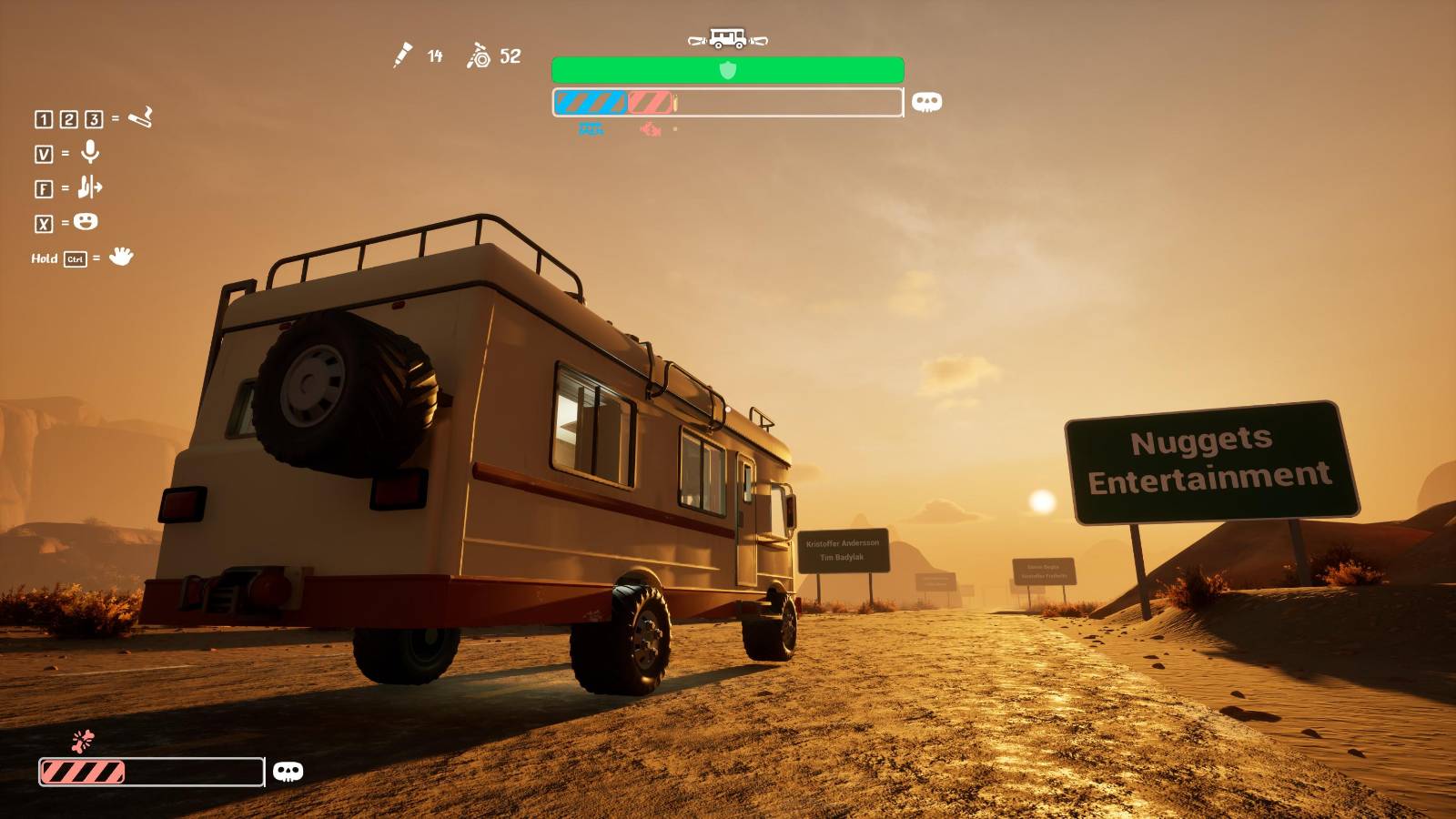Select the spare tire resource icon
The width and height of the screenshot is (1456, 819).
pos(479,56)
